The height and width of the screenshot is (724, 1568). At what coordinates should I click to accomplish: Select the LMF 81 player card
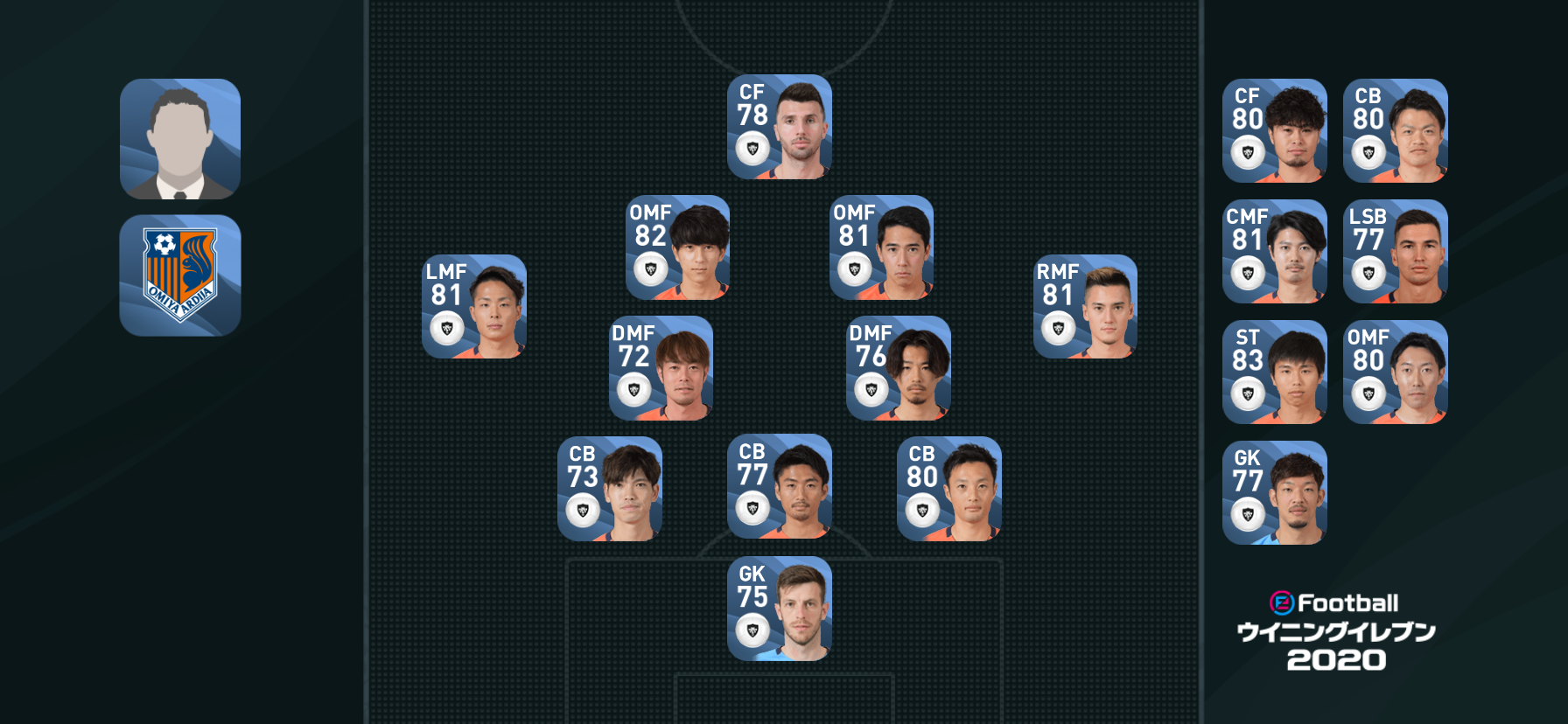(x=473, y=307)
